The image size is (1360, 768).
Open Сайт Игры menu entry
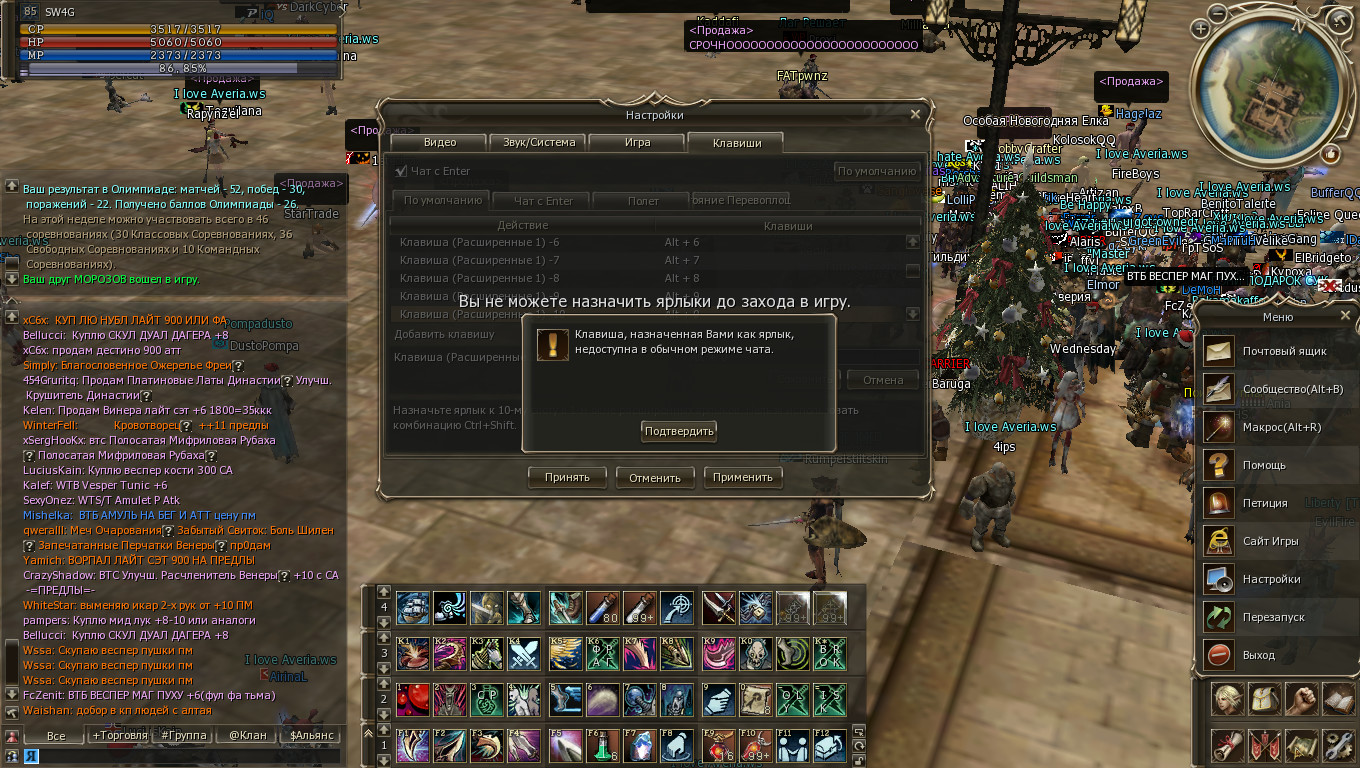click(x=1270, y=541)
